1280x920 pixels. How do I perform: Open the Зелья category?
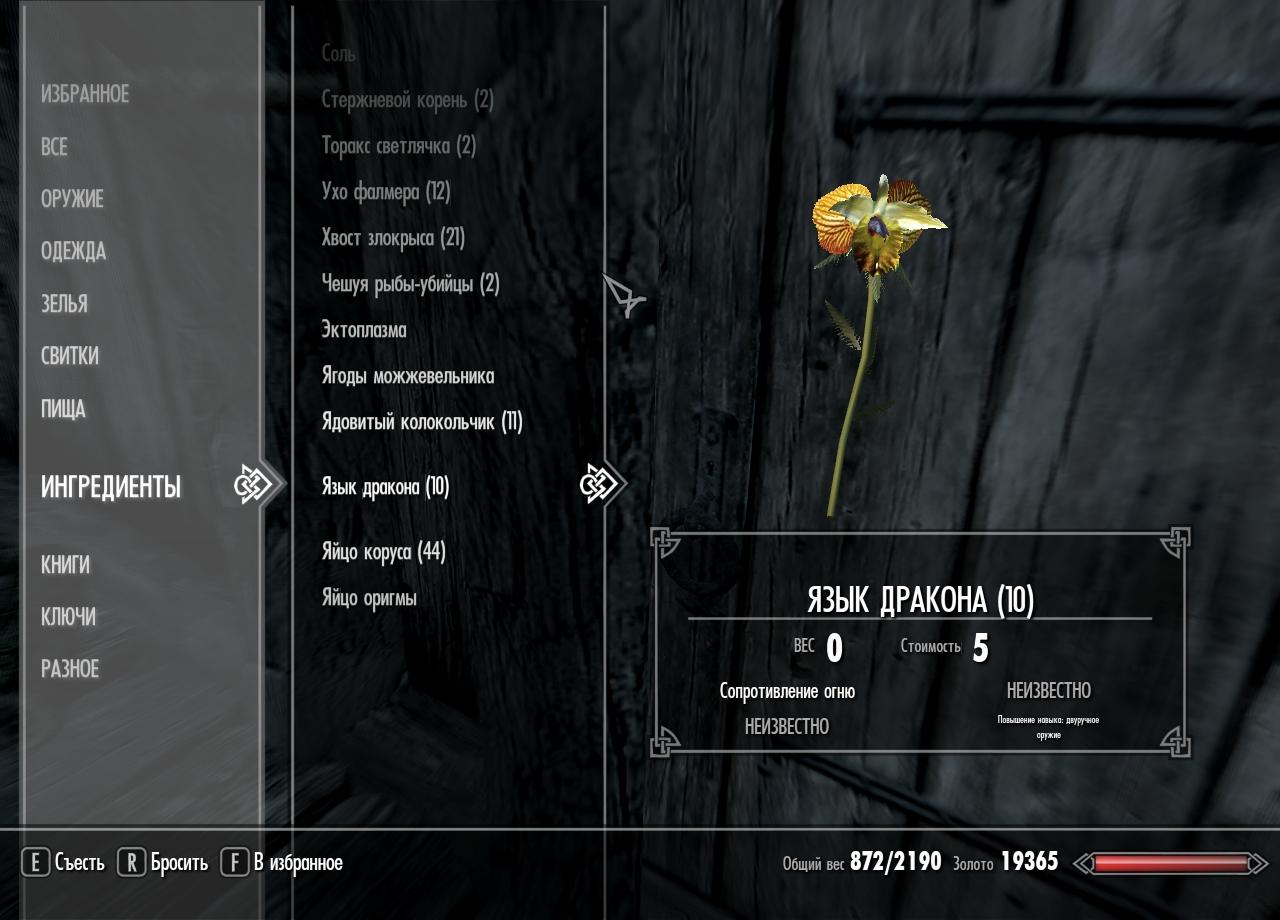coord(64,304)
